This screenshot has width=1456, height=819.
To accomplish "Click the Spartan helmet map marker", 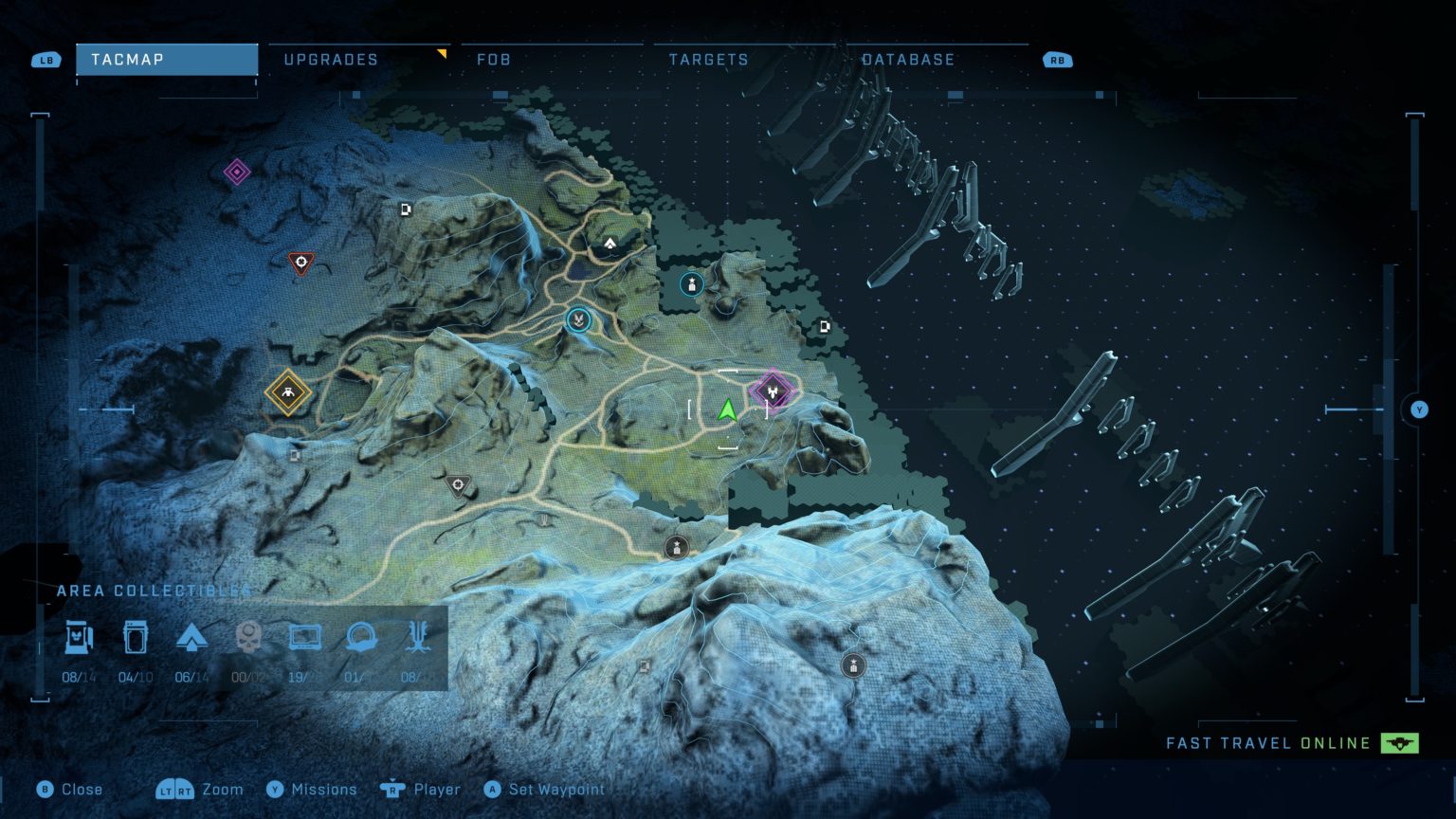I will (576, 320).
